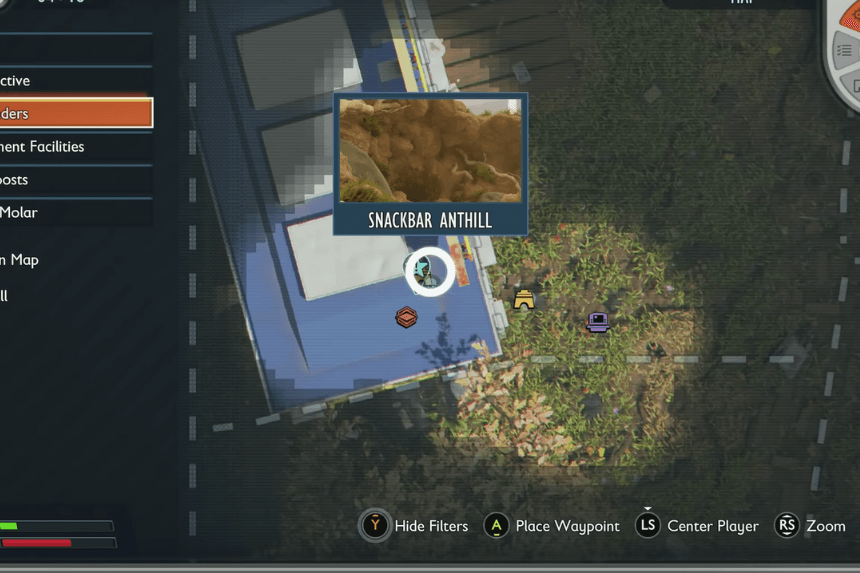Open the Snackbar Anthill preview thumbnail

[x=430, y=150]
